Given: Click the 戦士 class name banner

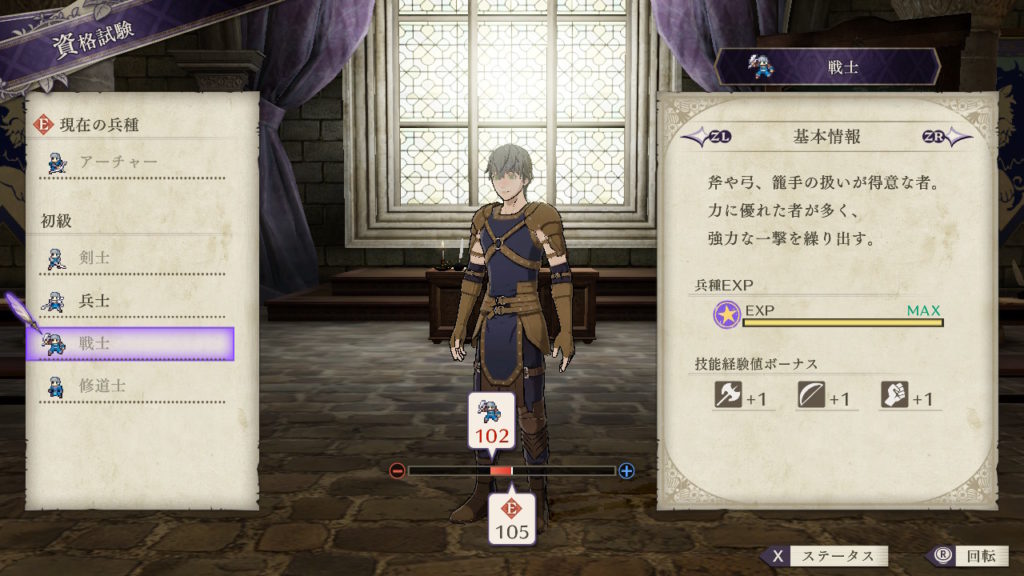Looking at the screenshot, I should click(827, 67).
